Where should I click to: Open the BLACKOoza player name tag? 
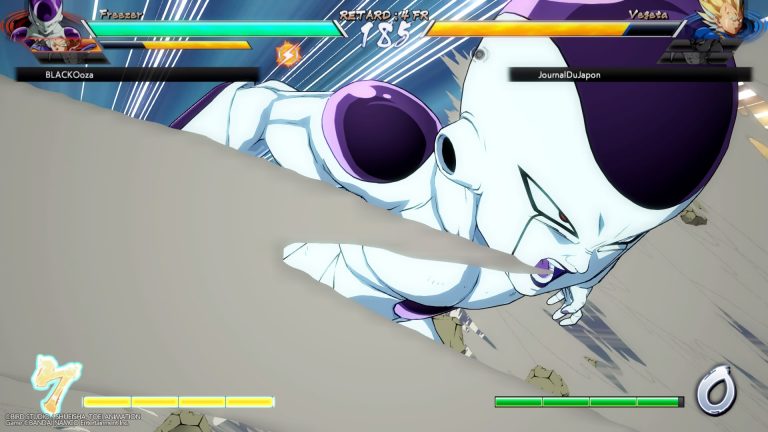click(x=137, y=74)
